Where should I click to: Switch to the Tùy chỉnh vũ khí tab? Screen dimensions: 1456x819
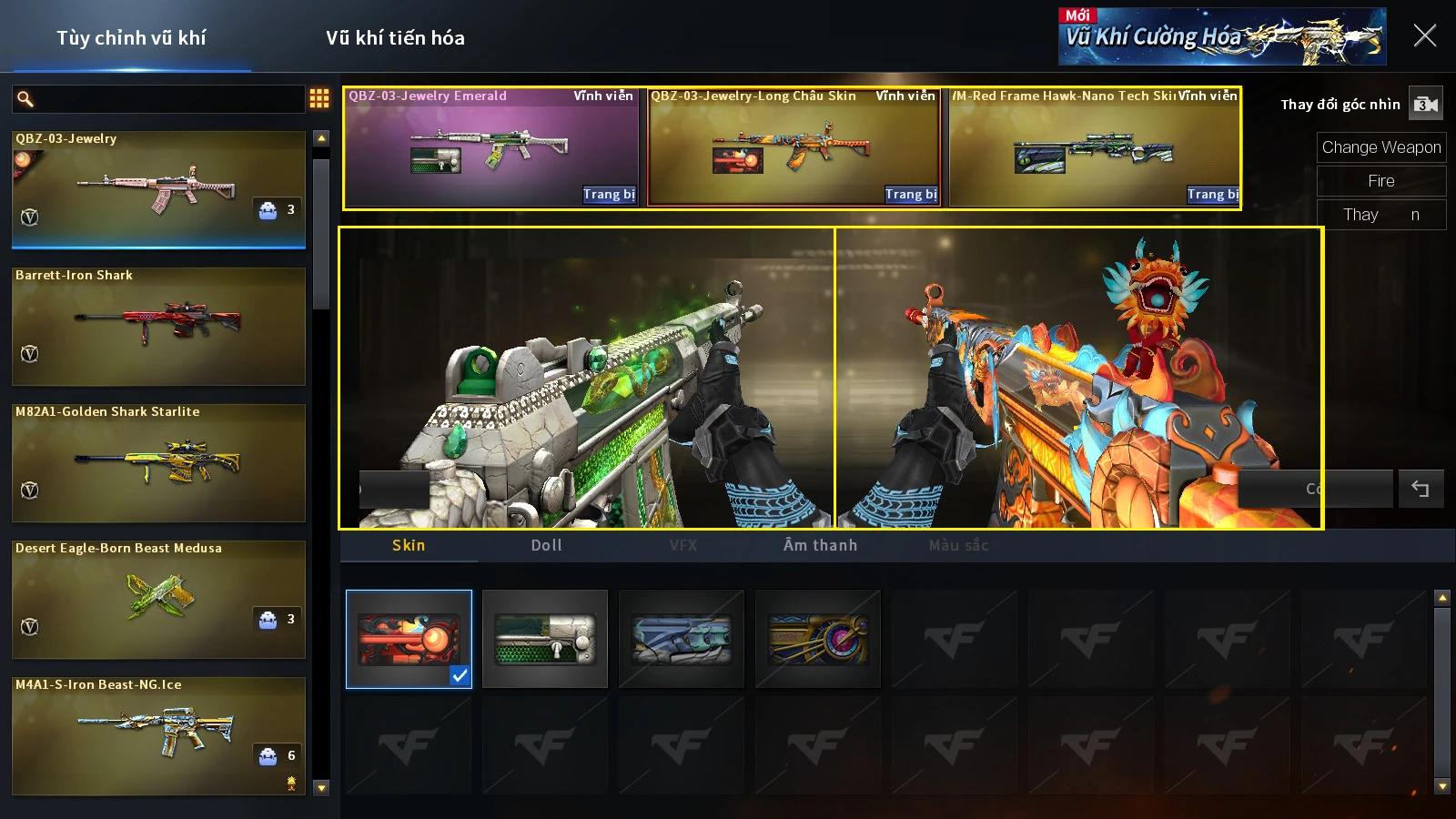pyautogui.click(x=131, y=38)
